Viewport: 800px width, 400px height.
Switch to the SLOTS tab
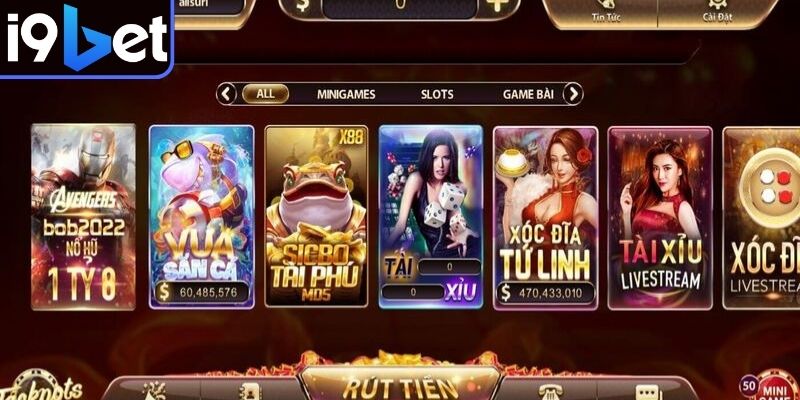point(437,94)
